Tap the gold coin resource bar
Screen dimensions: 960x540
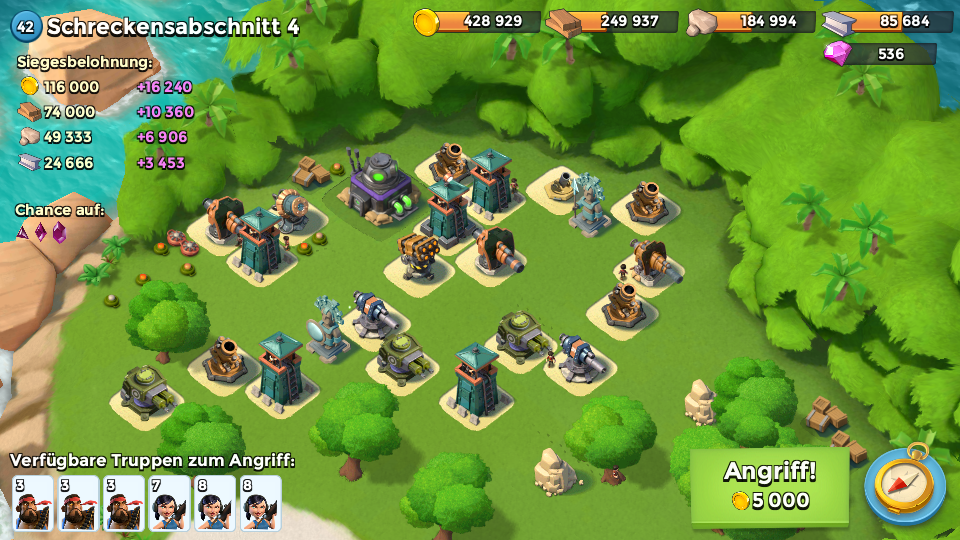[x=478, y=21]
